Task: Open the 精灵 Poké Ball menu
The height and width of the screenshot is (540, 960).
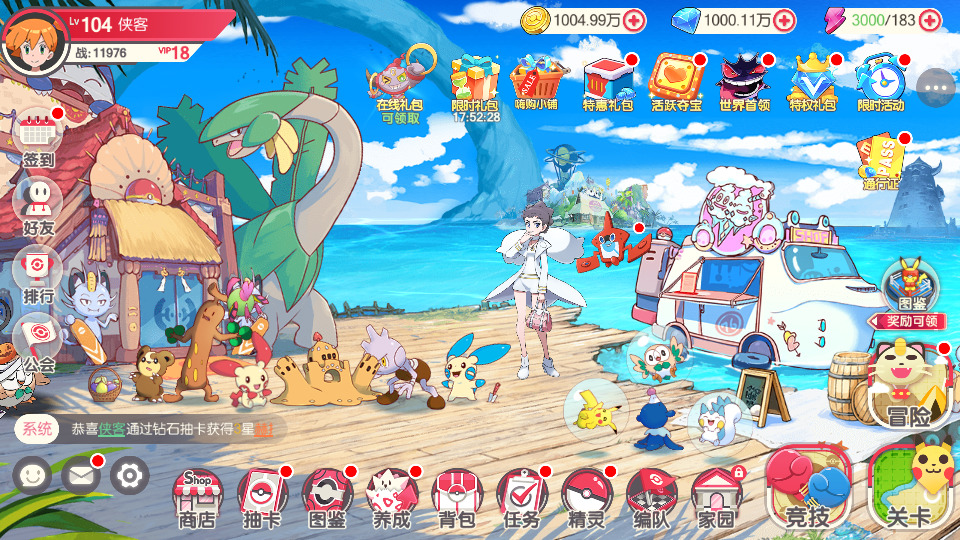Action: 586,496
